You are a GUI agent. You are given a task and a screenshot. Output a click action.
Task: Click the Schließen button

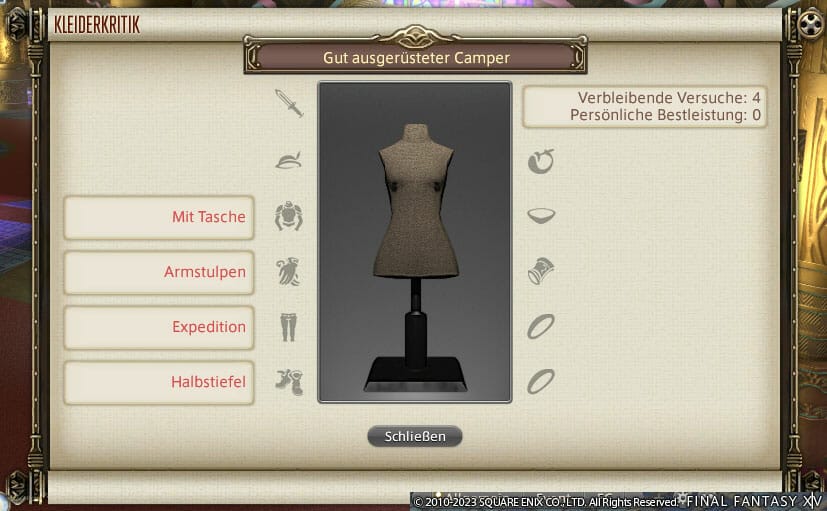click(414, 436)
